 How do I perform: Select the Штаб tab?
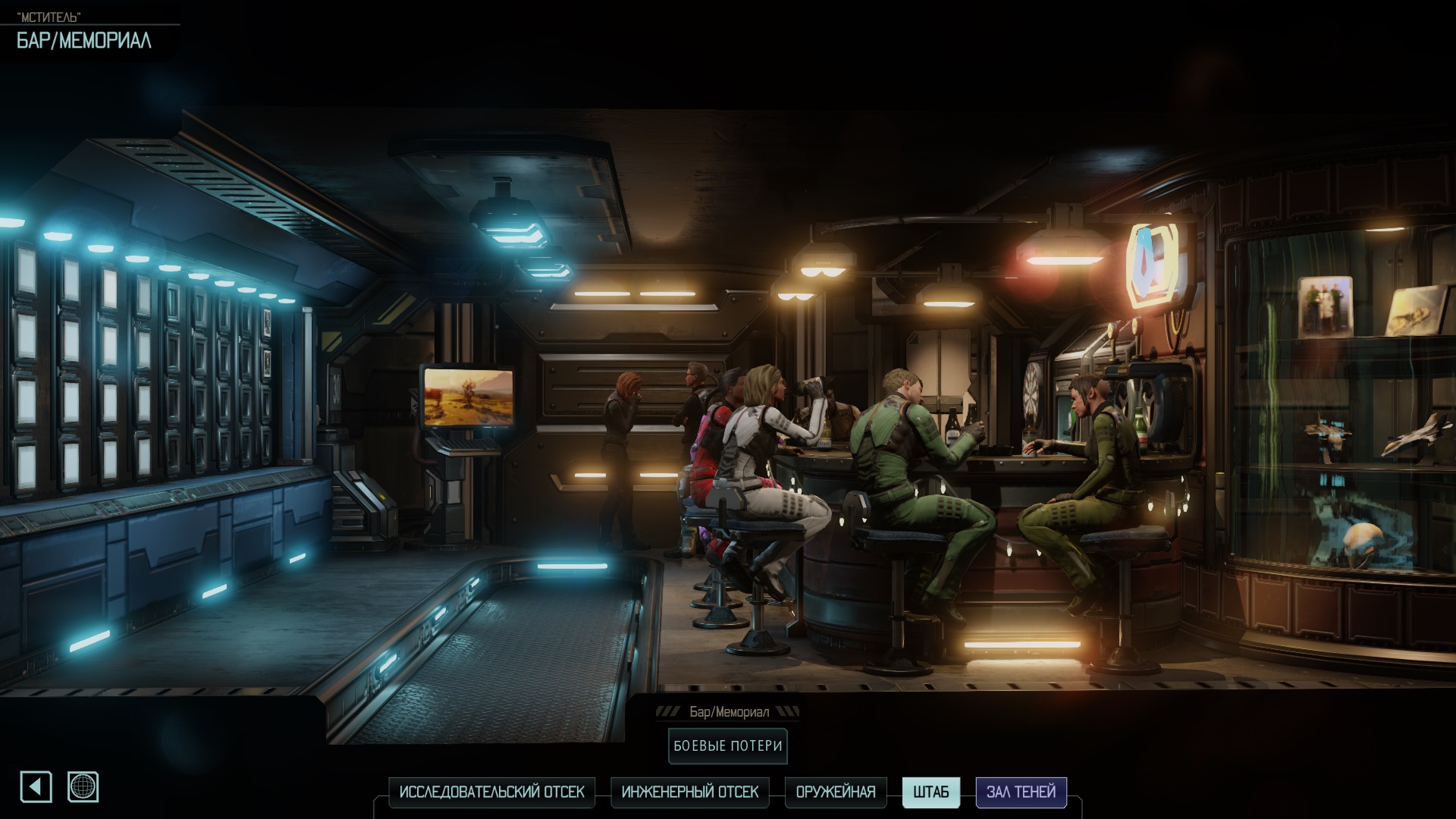click(x=931, y=792)
